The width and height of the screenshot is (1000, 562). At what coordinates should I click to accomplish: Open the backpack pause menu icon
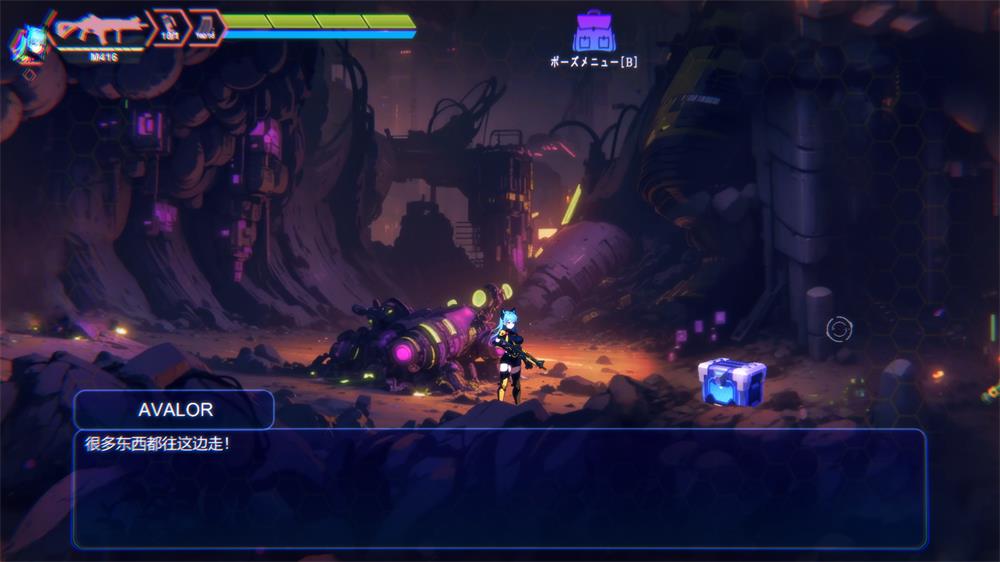593,32
